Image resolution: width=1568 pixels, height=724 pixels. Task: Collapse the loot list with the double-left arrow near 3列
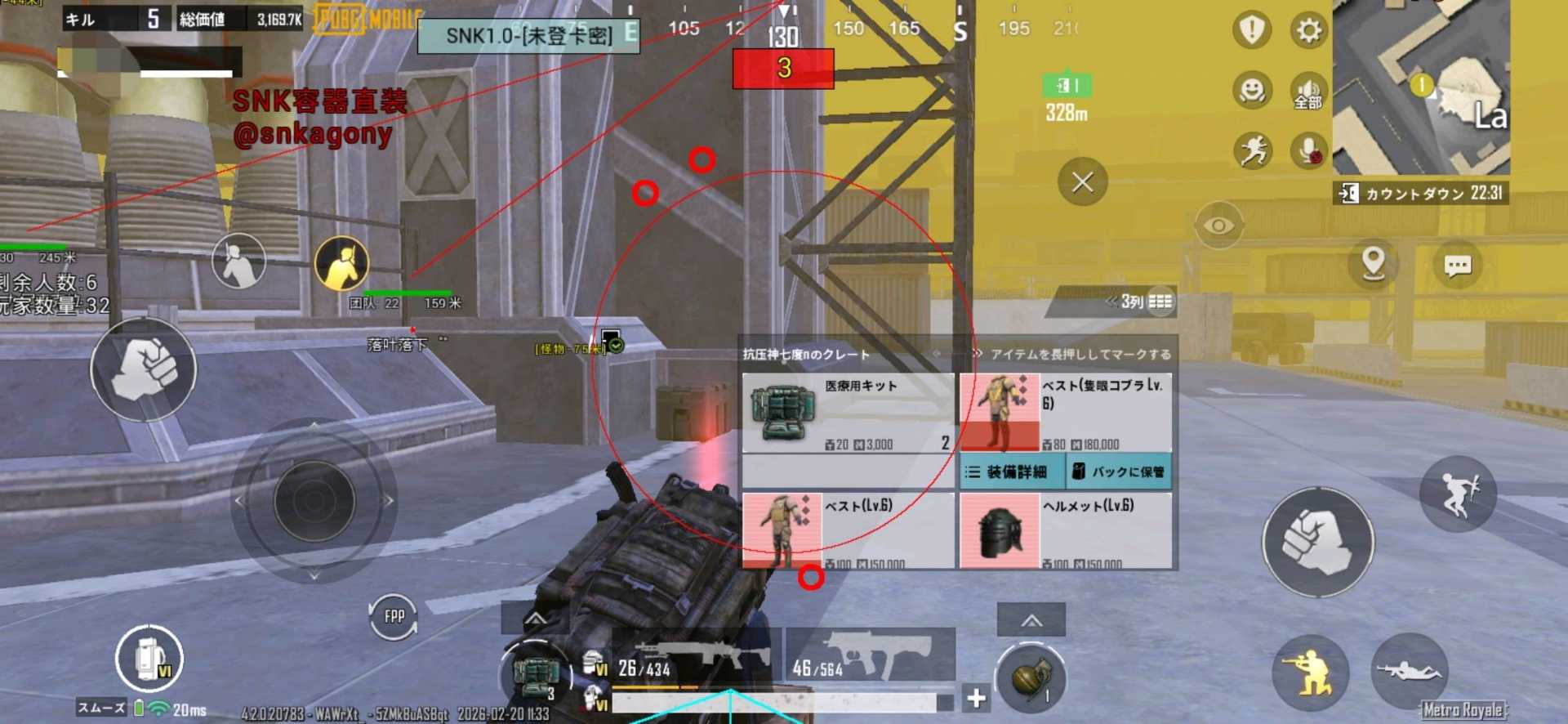(1112, 302)
